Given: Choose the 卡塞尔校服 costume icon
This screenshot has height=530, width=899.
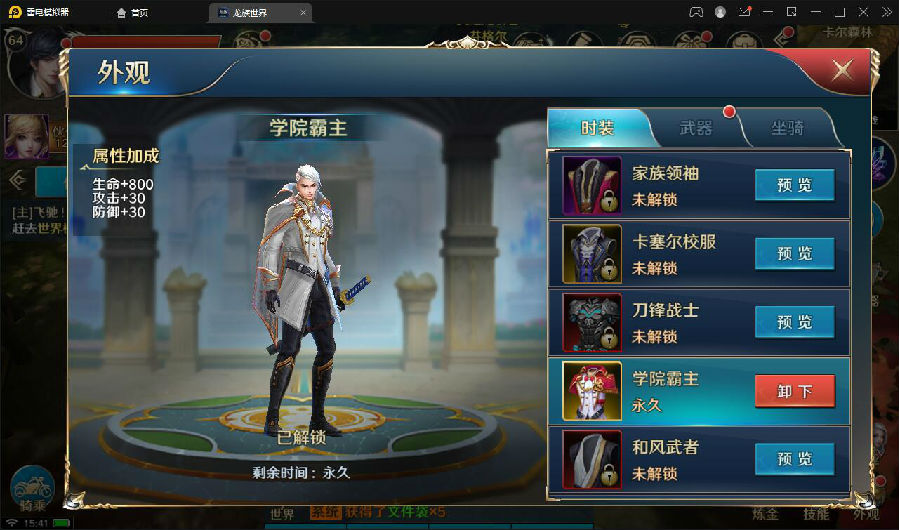Looking at the screenshot, I should coord(592,254).
